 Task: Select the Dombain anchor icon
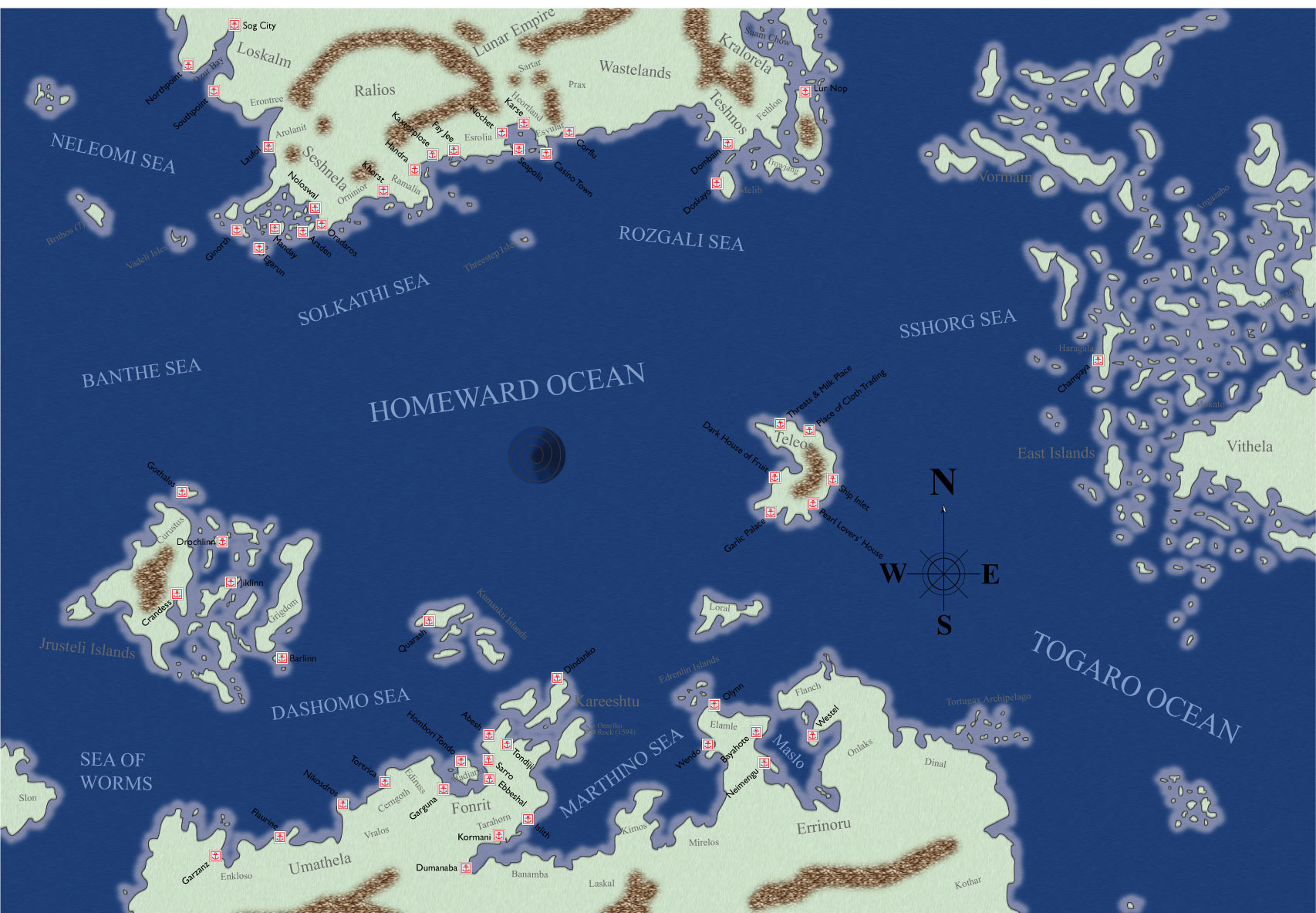tap(727, 144)
